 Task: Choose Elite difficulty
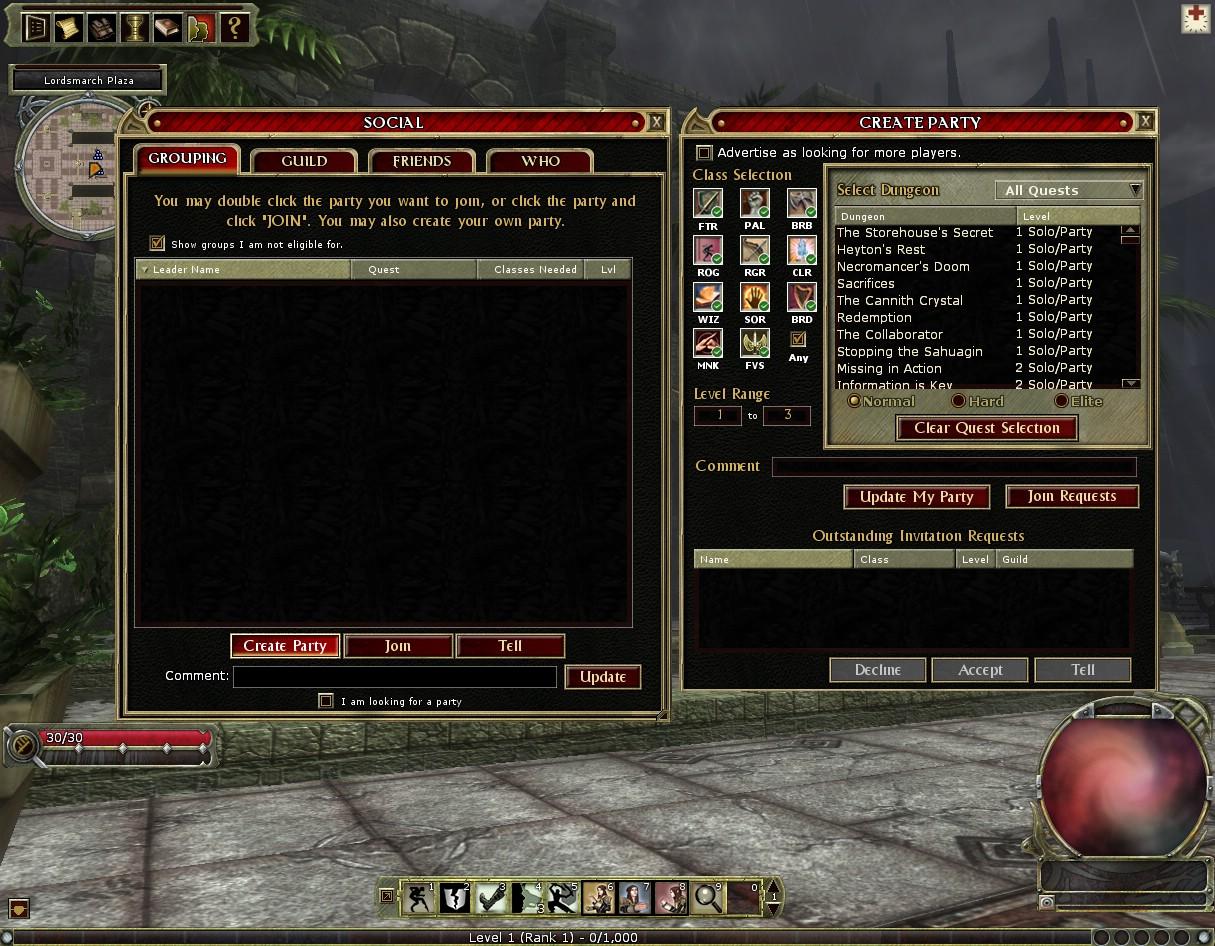1061,401
